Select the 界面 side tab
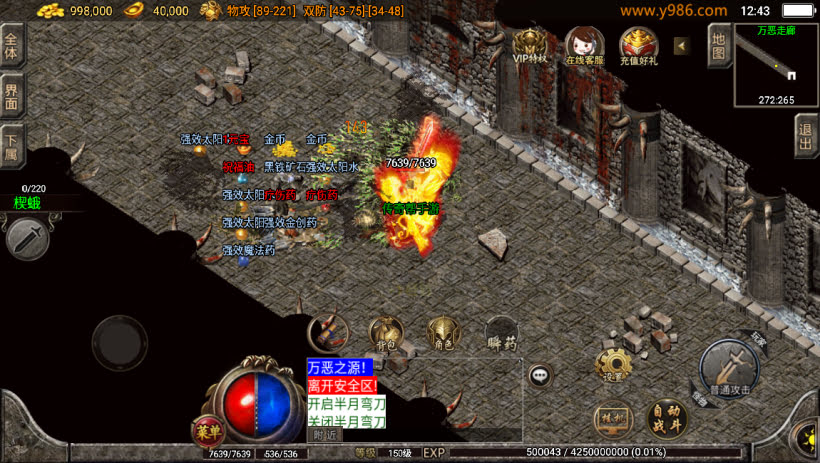Image resolution: width=820 pixels, height=463 pixels. tap(12, 97)
